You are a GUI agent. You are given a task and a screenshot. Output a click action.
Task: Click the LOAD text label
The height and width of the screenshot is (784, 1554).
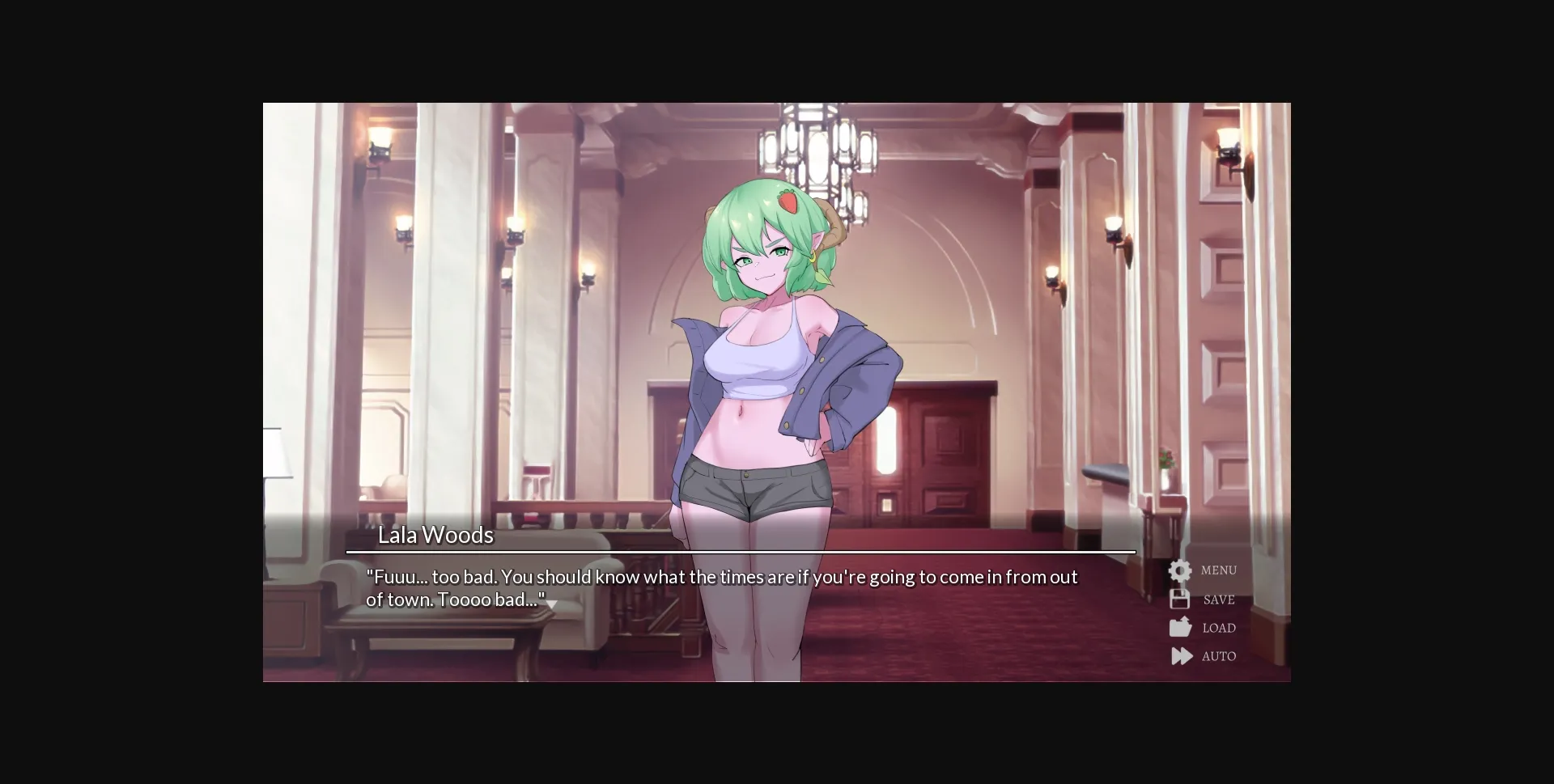coord(1219,627)
